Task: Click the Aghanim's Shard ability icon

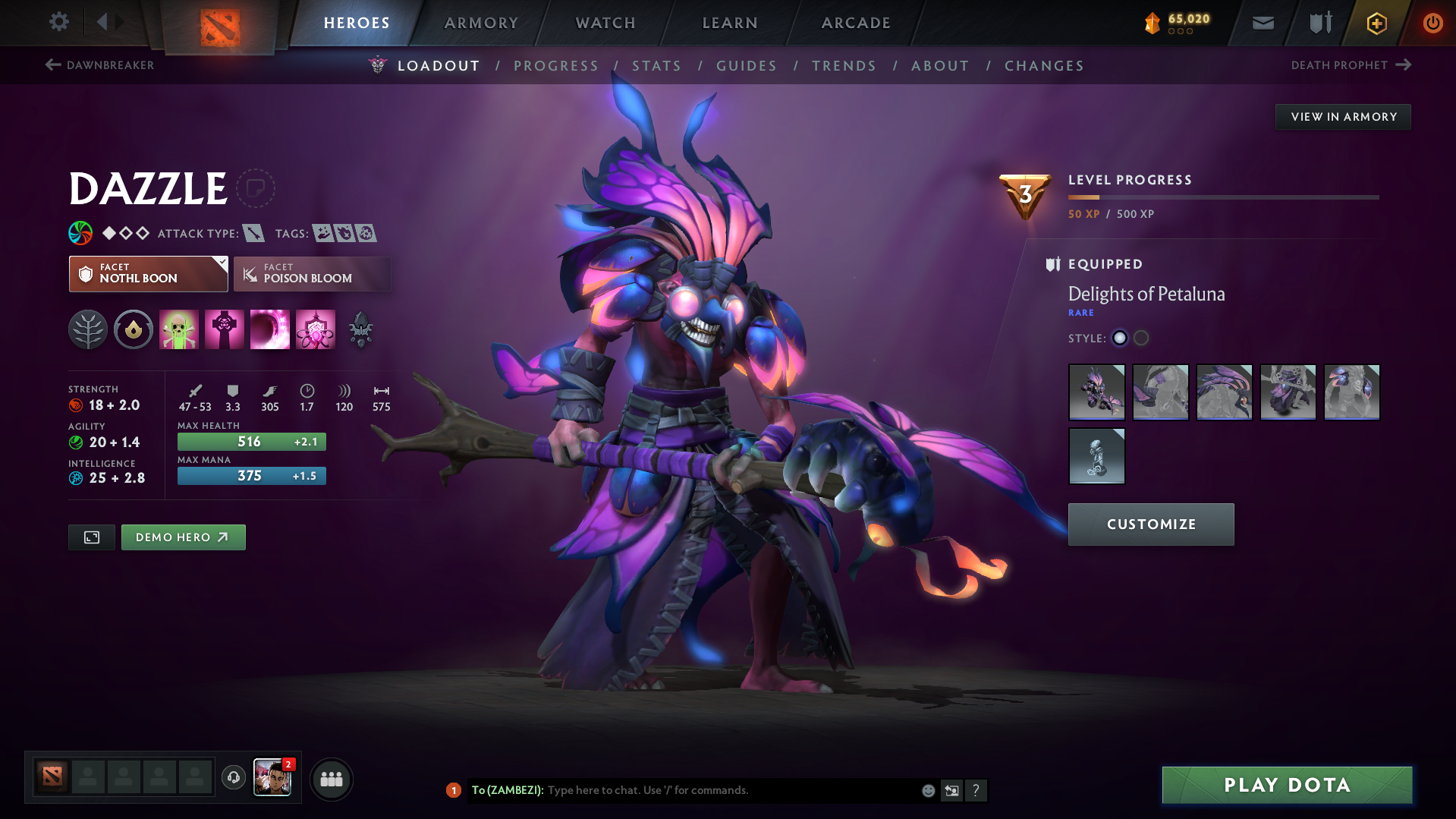Action: [360, 329]
